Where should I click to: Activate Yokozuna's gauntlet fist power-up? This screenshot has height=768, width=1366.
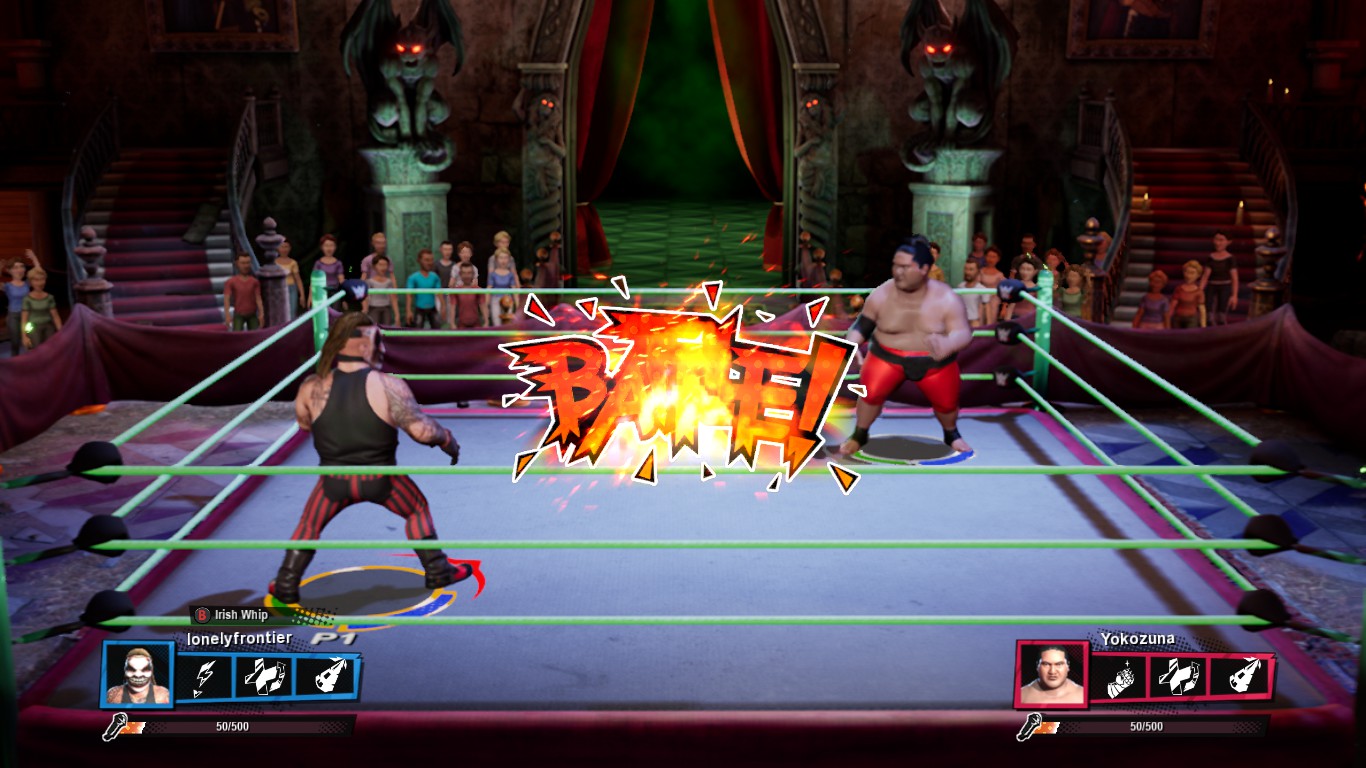pos(1120,677)
